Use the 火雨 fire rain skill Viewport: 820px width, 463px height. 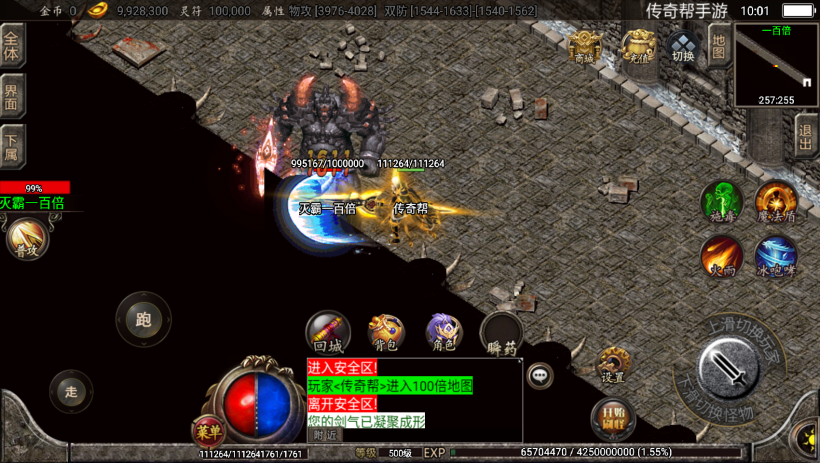click(721, 255)
